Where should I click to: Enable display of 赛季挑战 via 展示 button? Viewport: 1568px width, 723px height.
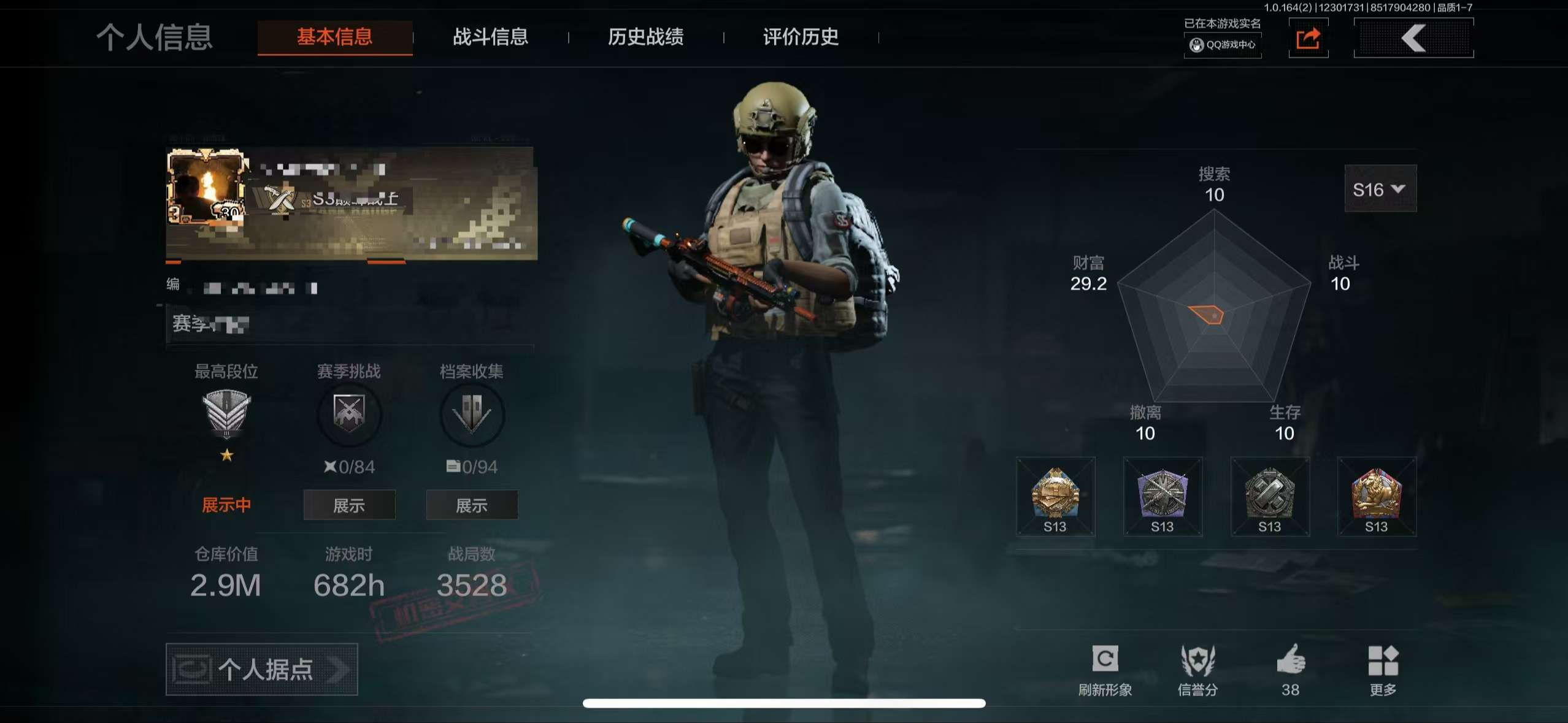[x=348, y=505]
